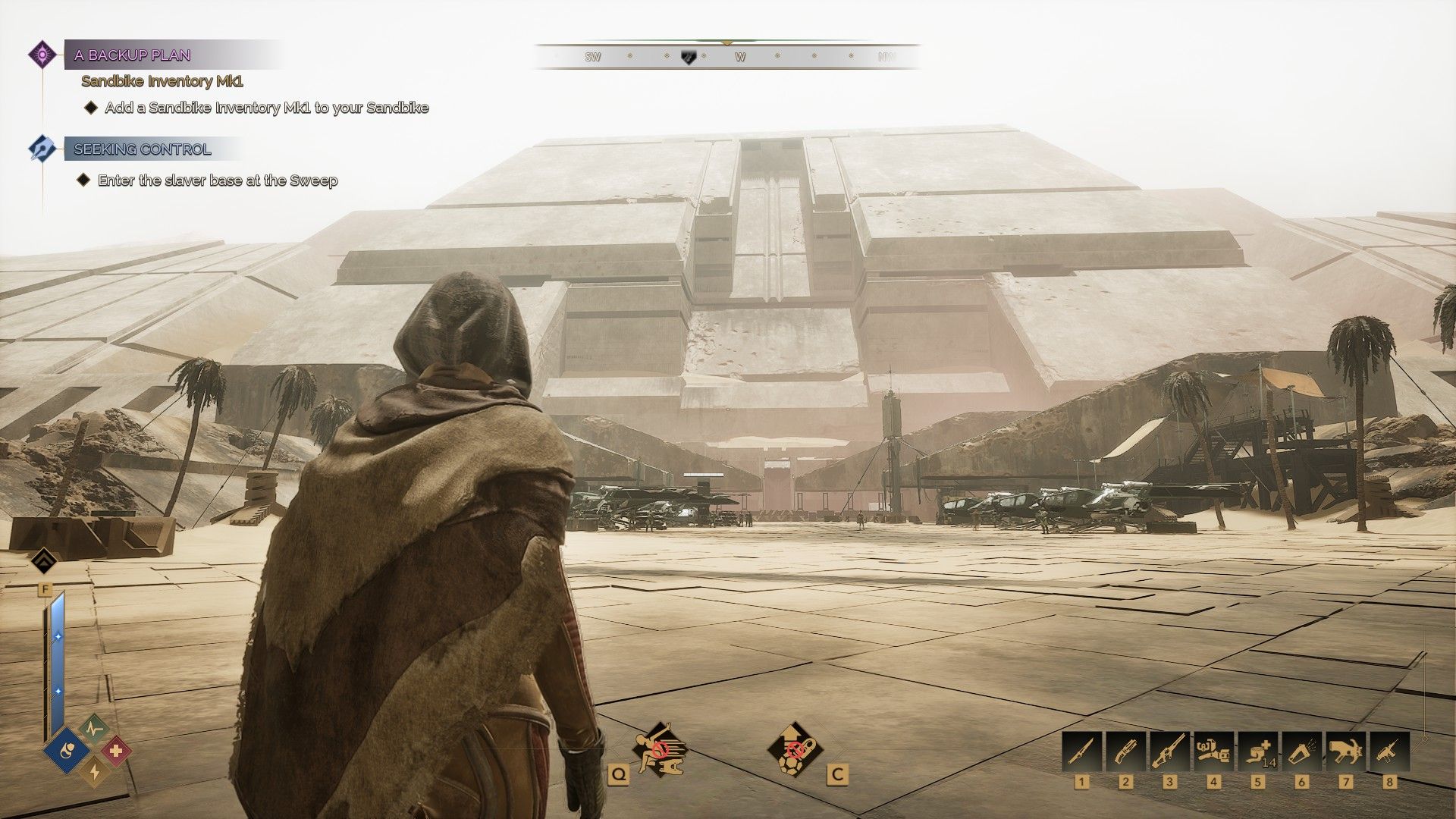Click the objective marker on the compass
This screenshot has width=1456, height=819.
pyautogui.click(x=689, y=57)
